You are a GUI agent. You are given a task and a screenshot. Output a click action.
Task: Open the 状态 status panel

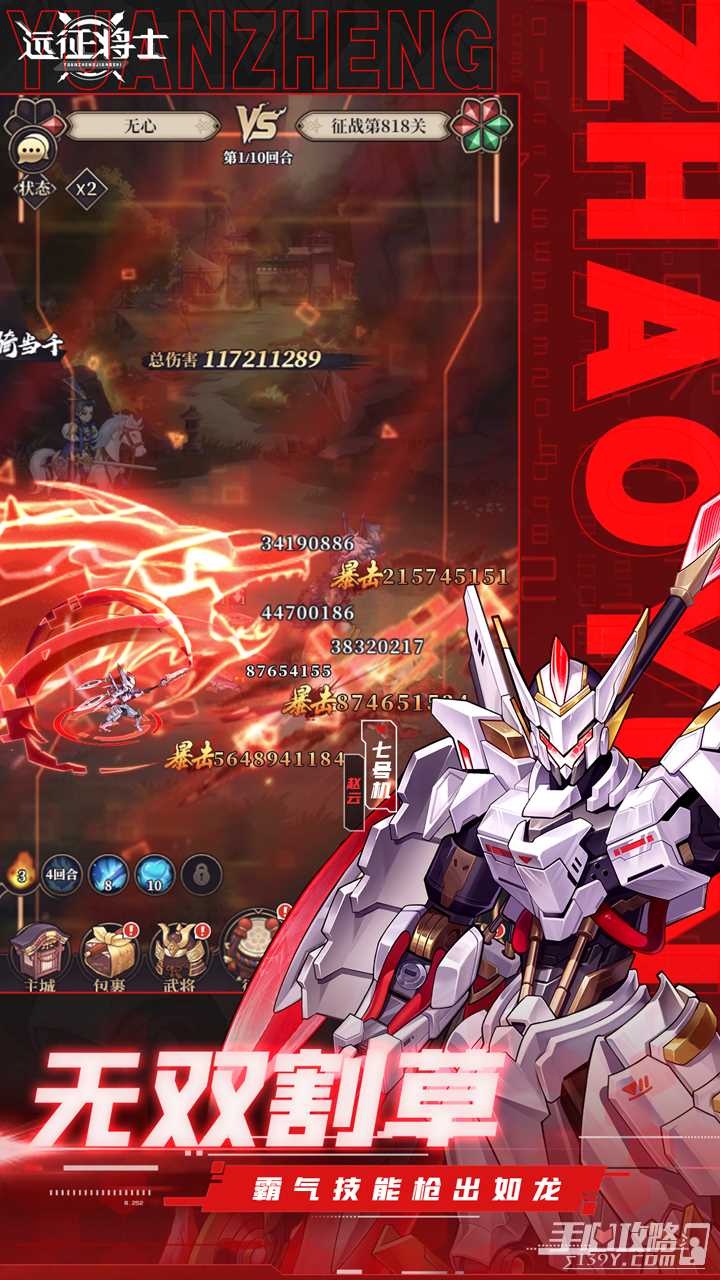click(34, 188)
